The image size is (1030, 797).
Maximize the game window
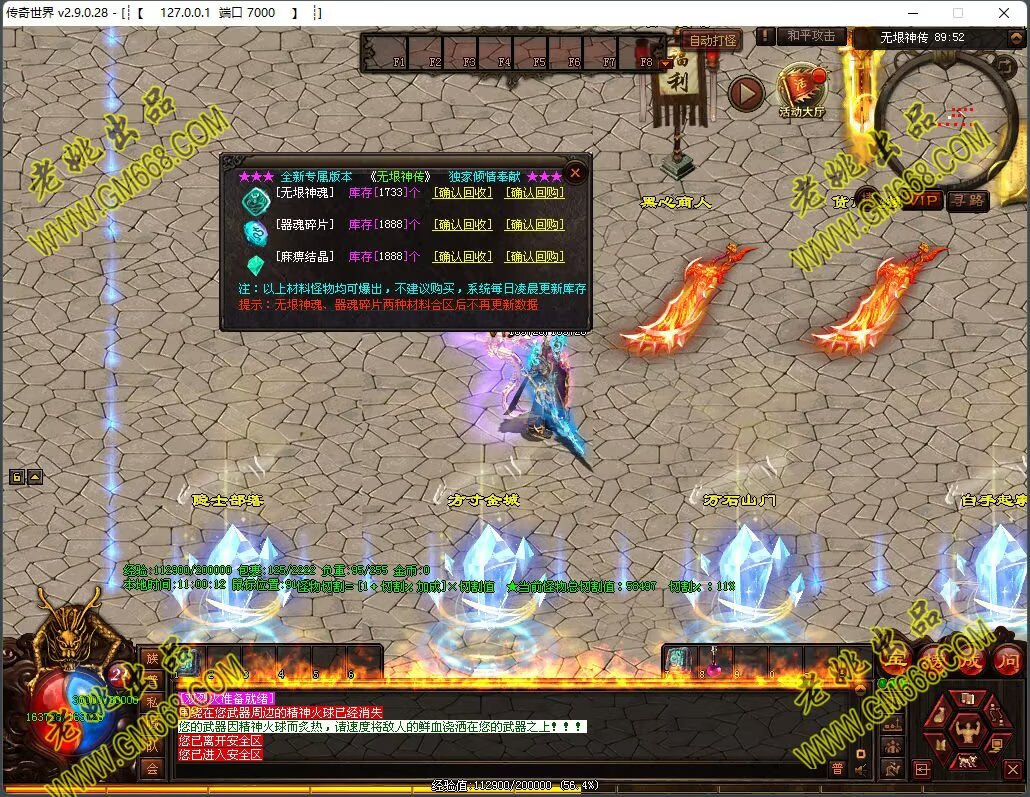pos(958,13)
